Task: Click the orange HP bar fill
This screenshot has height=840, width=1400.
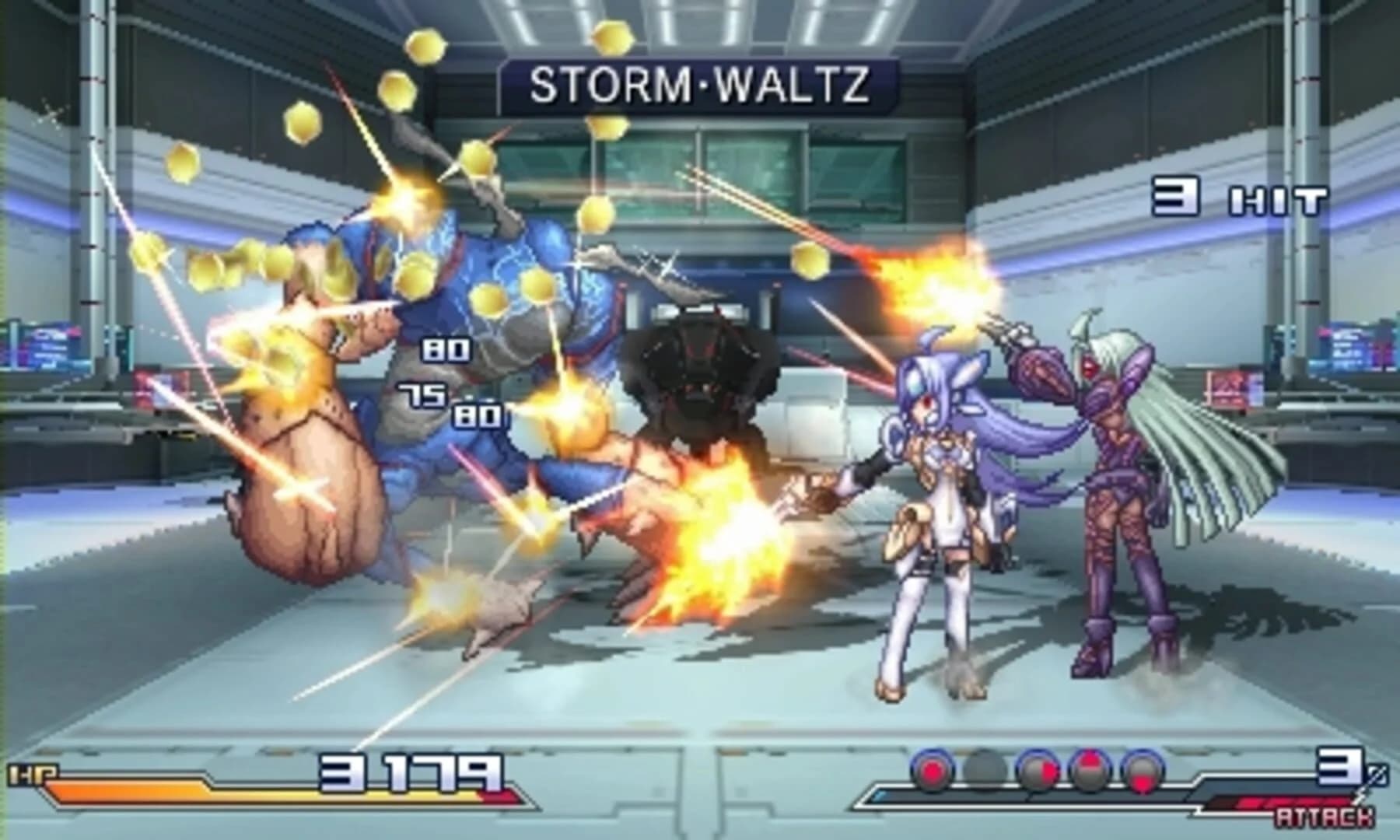Action: (194, 793)
